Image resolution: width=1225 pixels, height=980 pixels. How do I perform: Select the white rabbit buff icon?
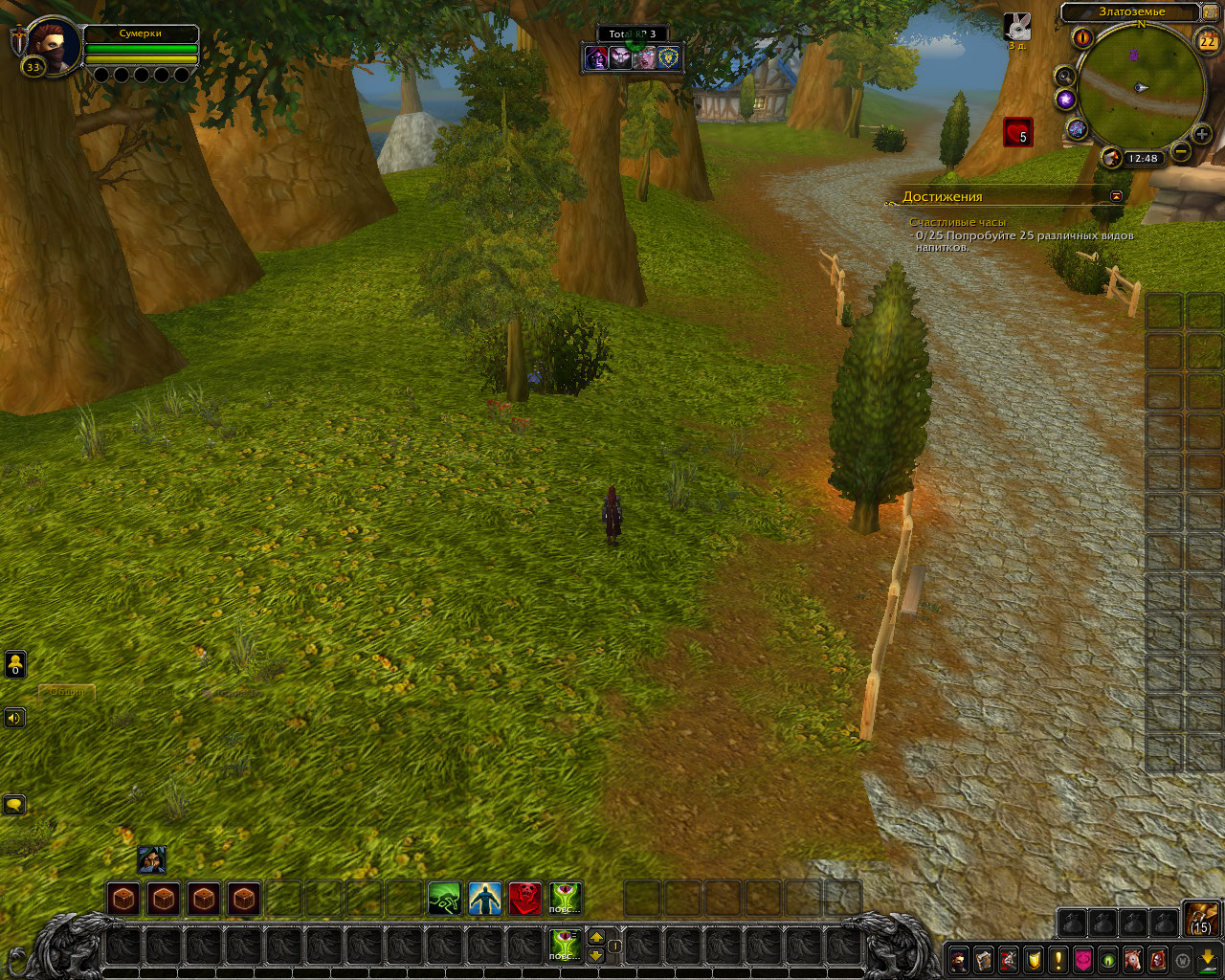1016,26
